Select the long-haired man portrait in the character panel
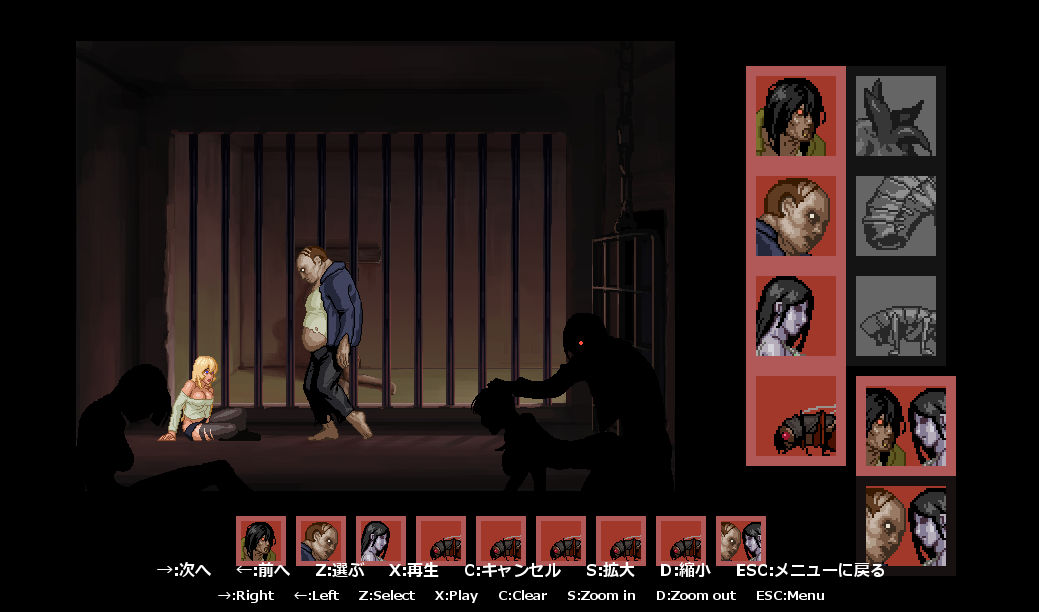The image size is (1039, 612). (x=796, y=116)
